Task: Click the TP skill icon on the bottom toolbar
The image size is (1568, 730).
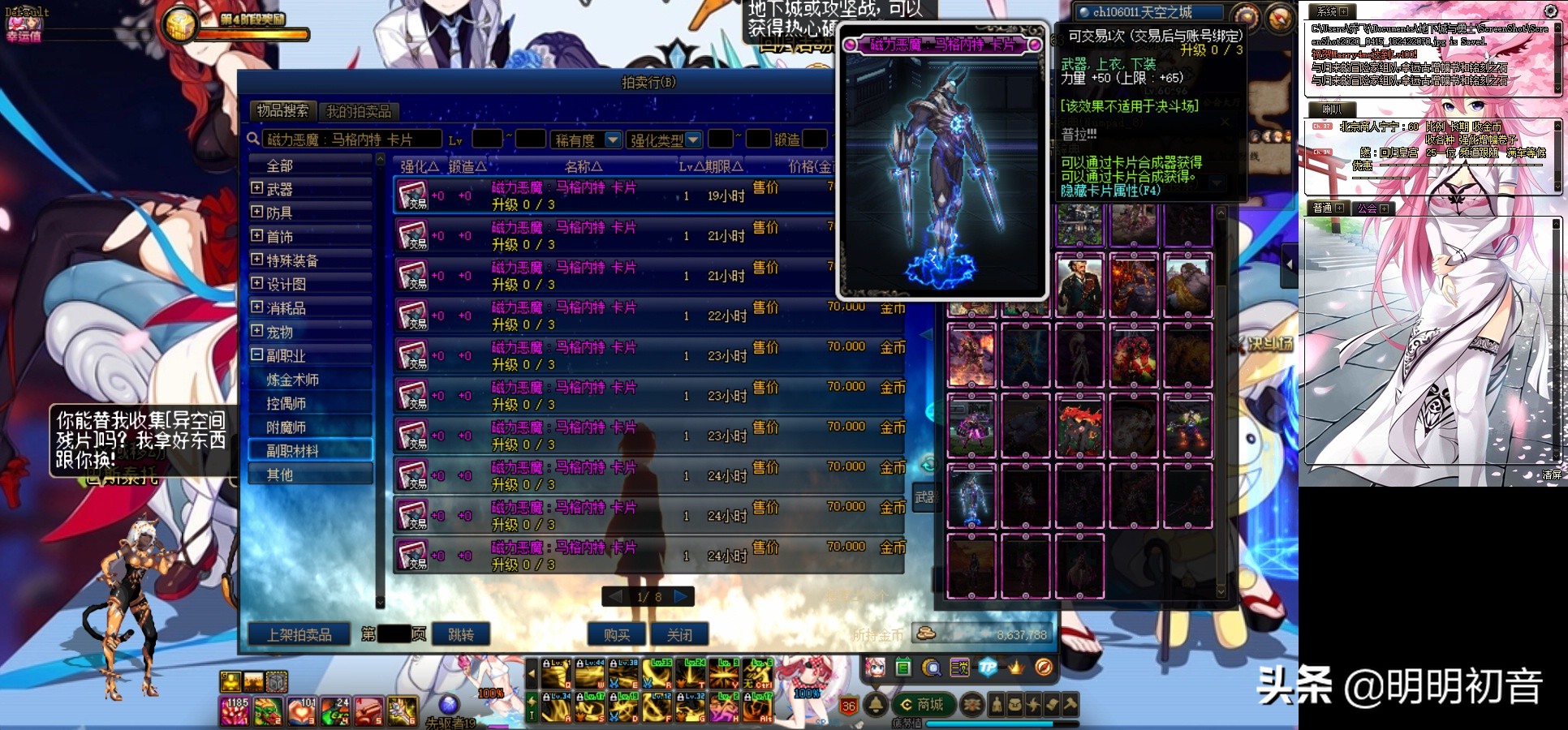Action: (x=988, y=668)
